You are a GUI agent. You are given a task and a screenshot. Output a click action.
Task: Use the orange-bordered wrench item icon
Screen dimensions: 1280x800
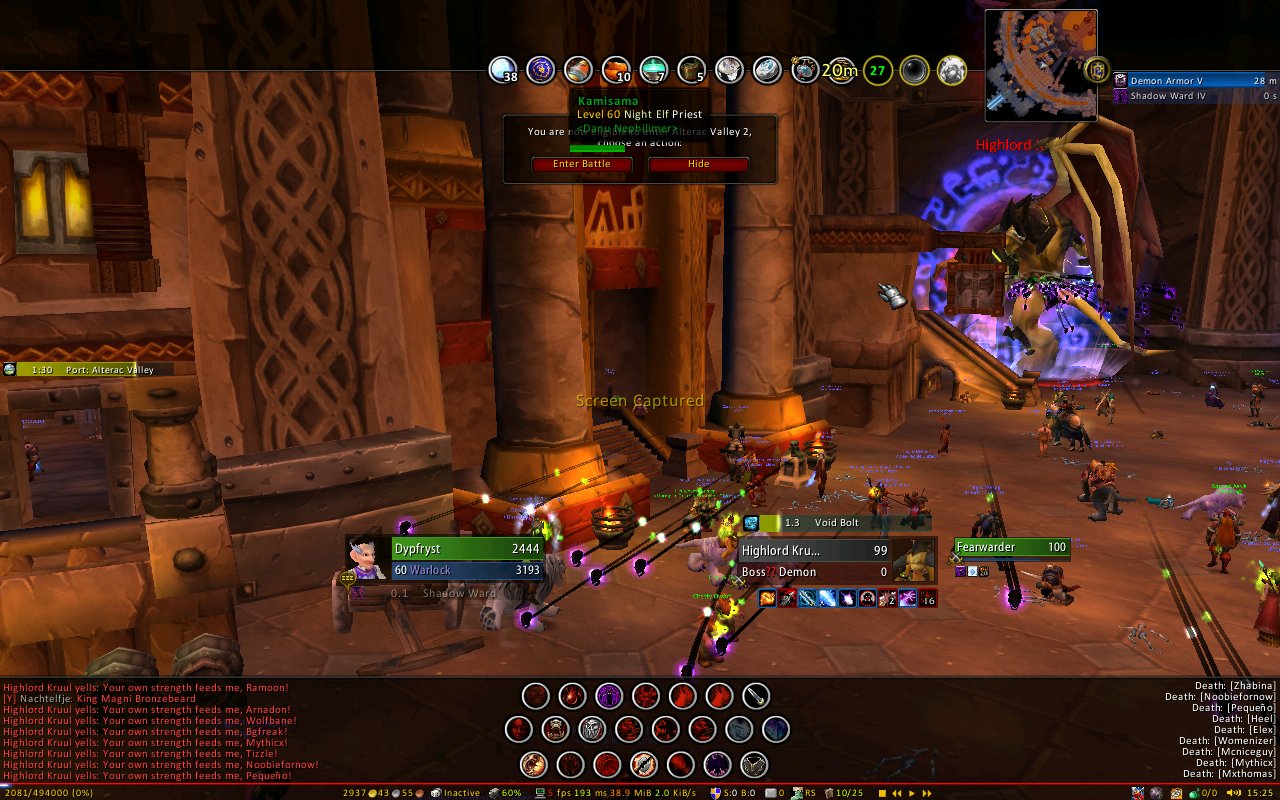(644, 765)
